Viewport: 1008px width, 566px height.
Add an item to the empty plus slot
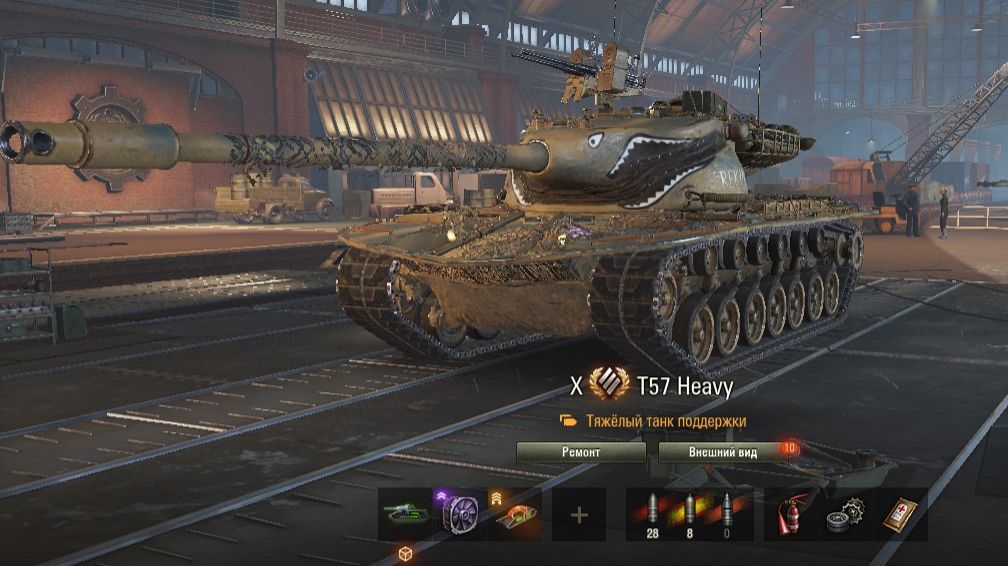(578, 514)
